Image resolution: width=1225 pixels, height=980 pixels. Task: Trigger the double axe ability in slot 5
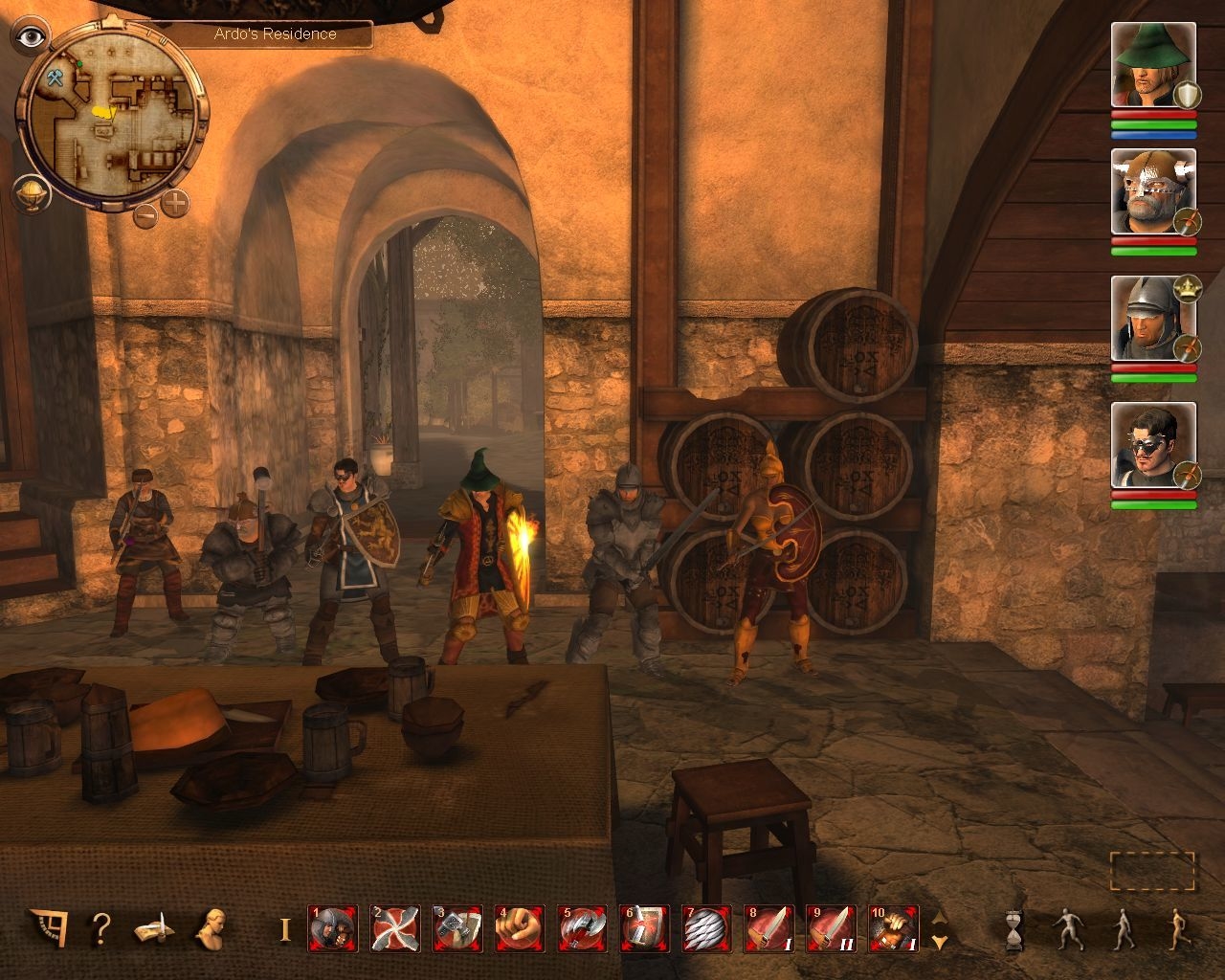582,928
